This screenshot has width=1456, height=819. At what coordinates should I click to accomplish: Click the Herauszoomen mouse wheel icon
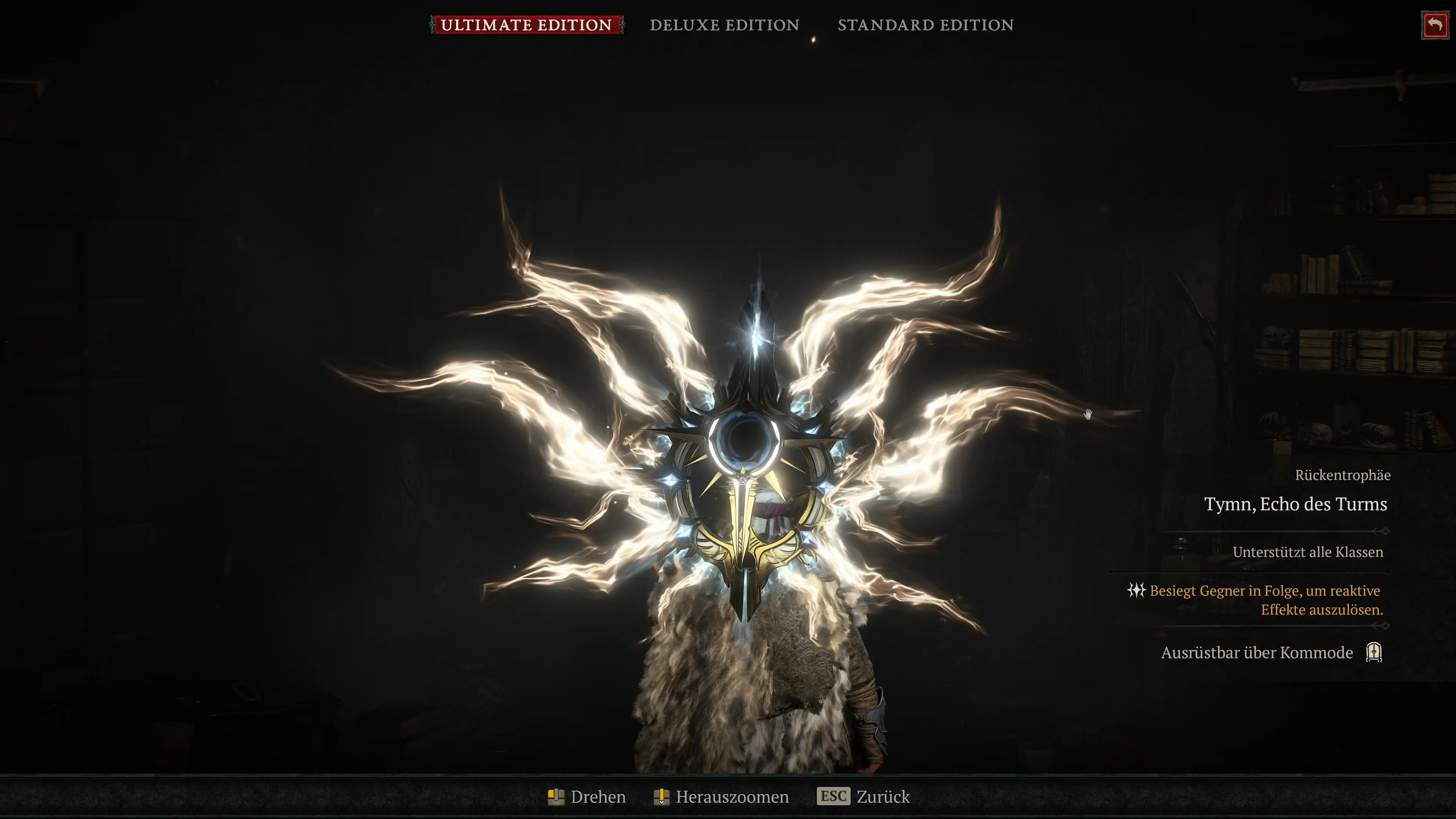point(662,797)
